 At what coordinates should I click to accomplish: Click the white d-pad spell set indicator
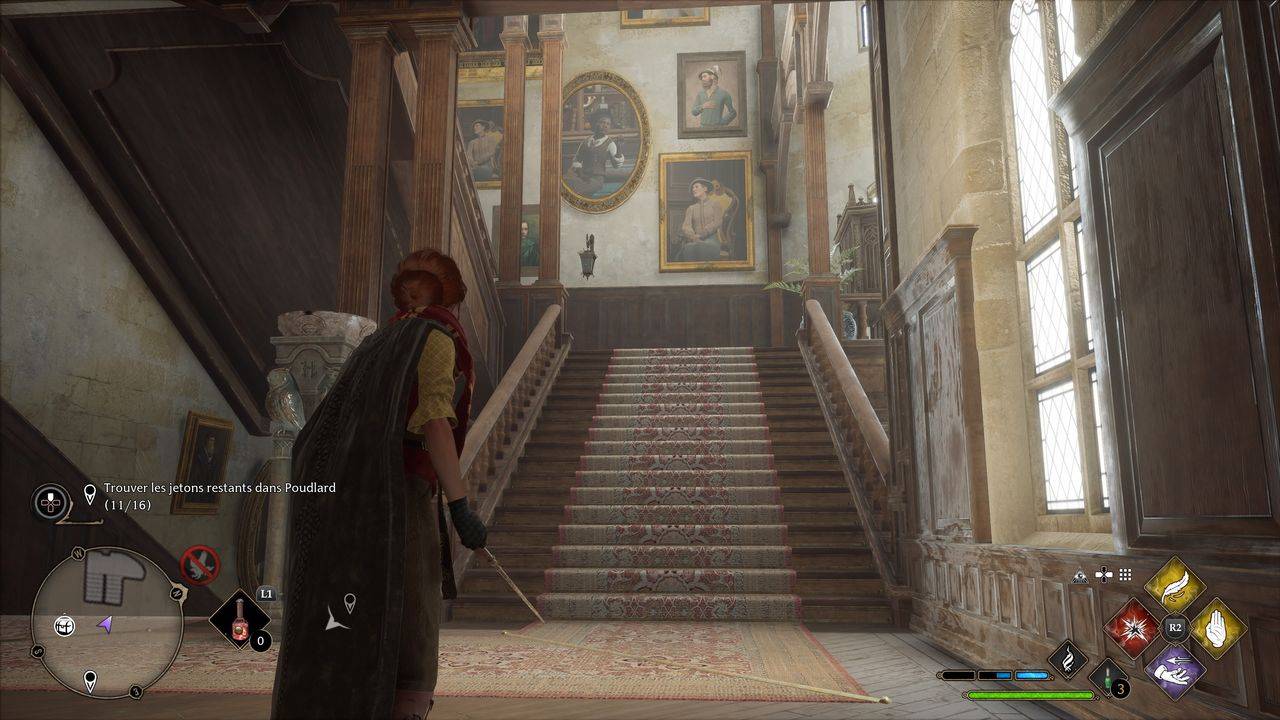(1103, 575)
